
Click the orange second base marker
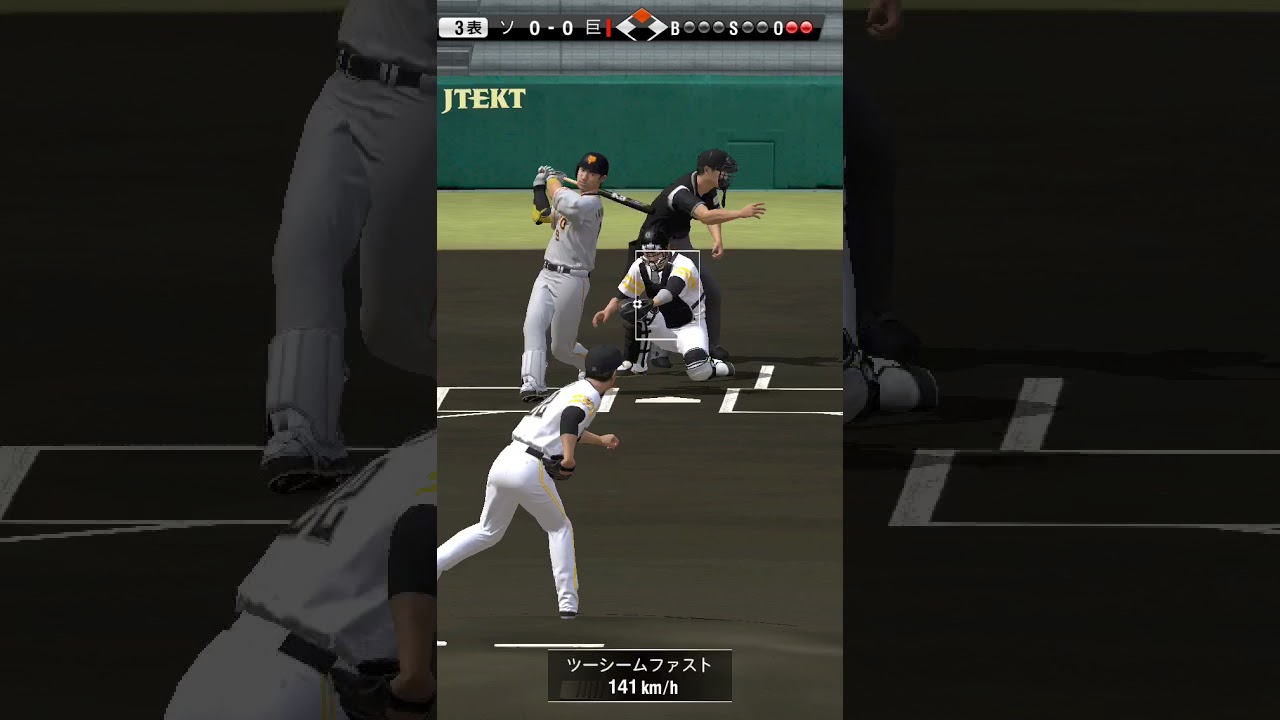643,16
